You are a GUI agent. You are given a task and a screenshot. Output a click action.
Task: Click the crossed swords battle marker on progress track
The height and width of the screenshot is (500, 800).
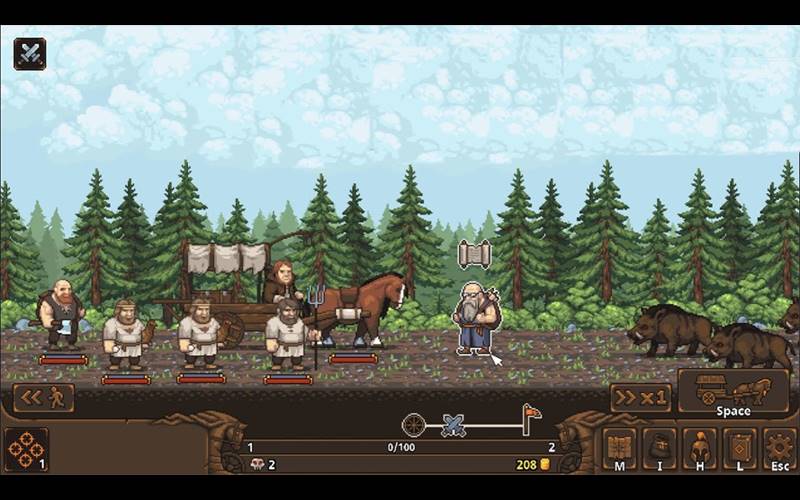coord(455,425)
